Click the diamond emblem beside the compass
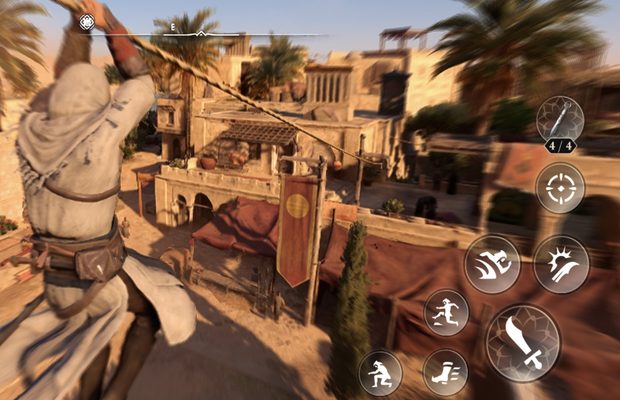The height and width of the screenshot is (400, 620). tap(87, 22)
